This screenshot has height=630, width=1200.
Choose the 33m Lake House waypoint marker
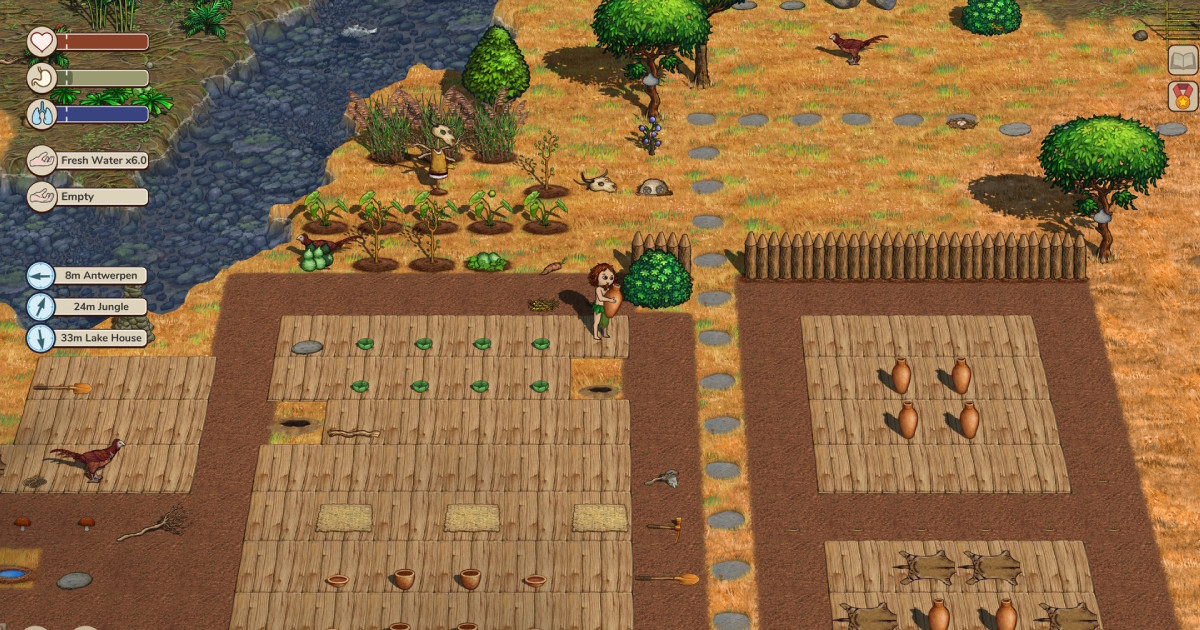click(86, 338)
